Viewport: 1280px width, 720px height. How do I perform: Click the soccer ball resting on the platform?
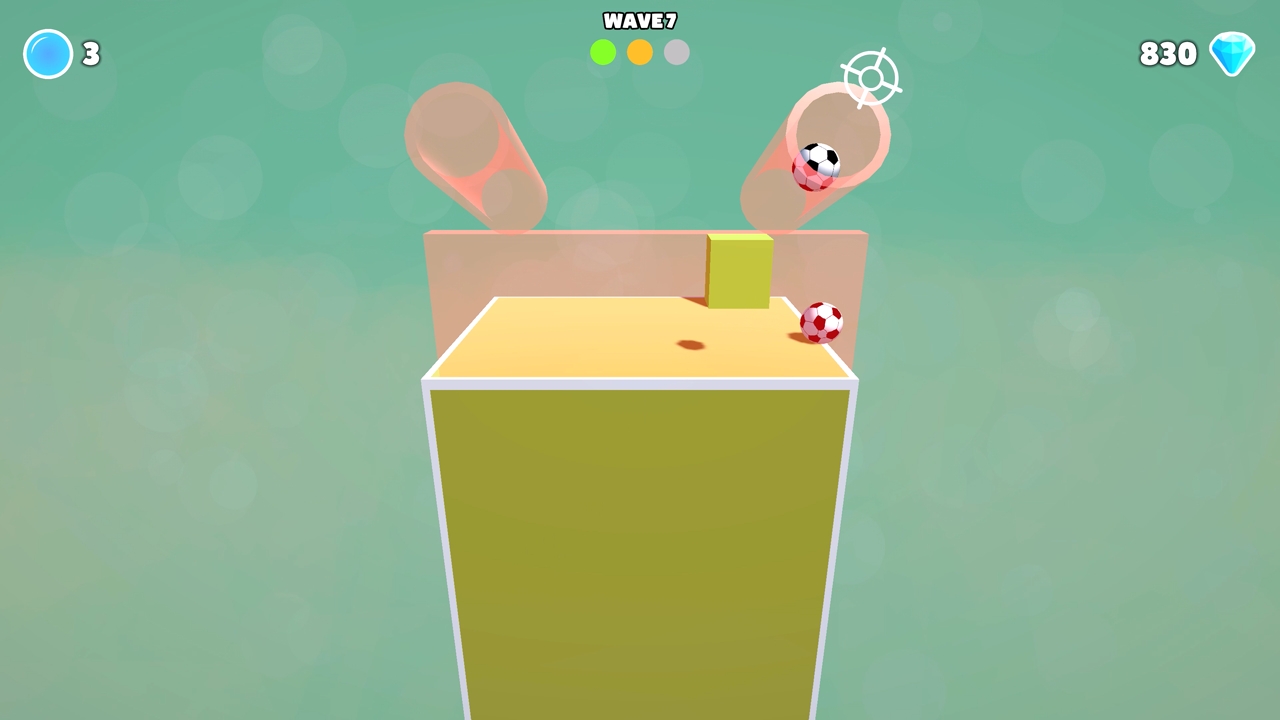(x=822, y=321)
